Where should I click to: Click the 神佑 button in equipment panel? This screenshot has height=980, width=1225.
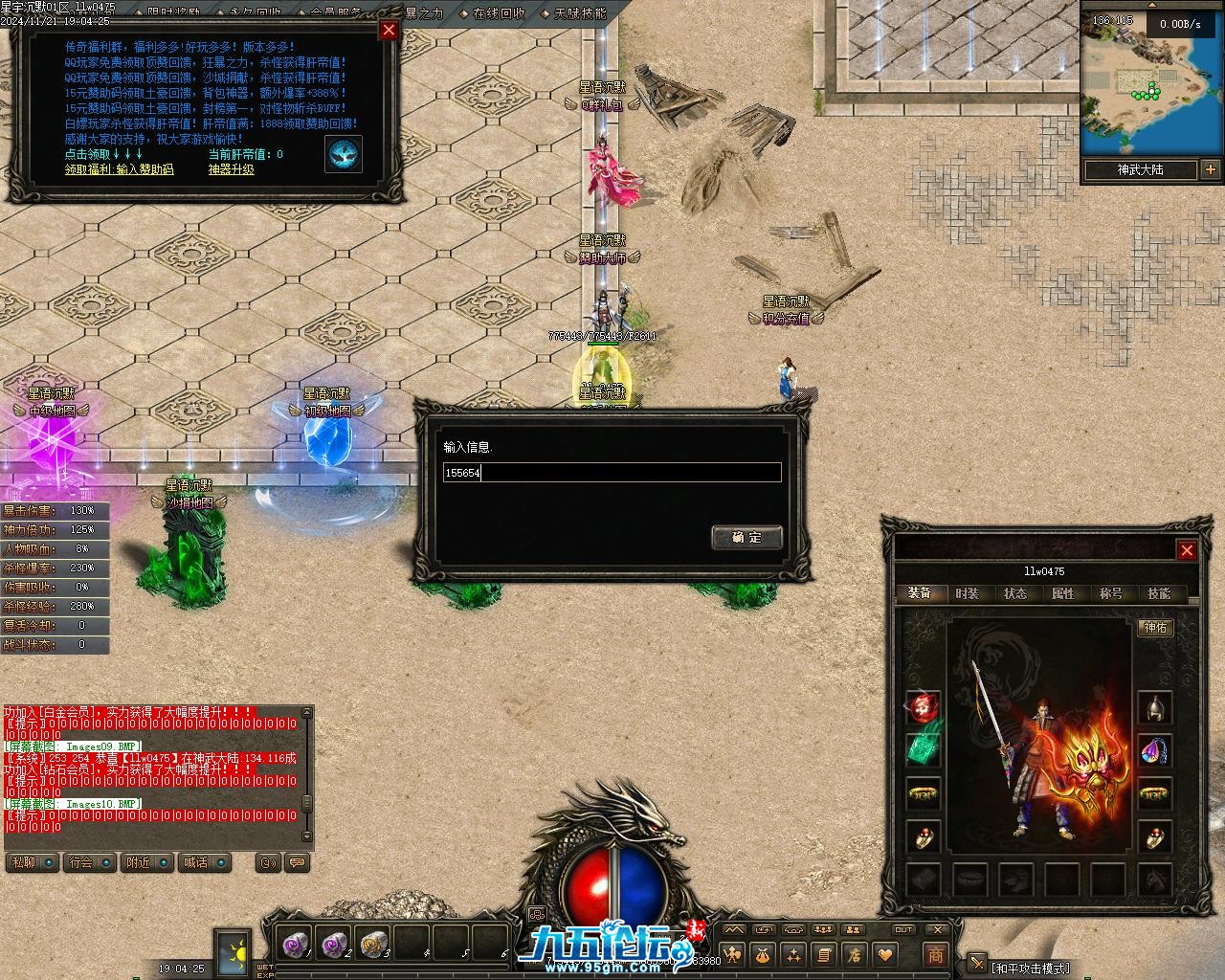tap(1155, 628)
